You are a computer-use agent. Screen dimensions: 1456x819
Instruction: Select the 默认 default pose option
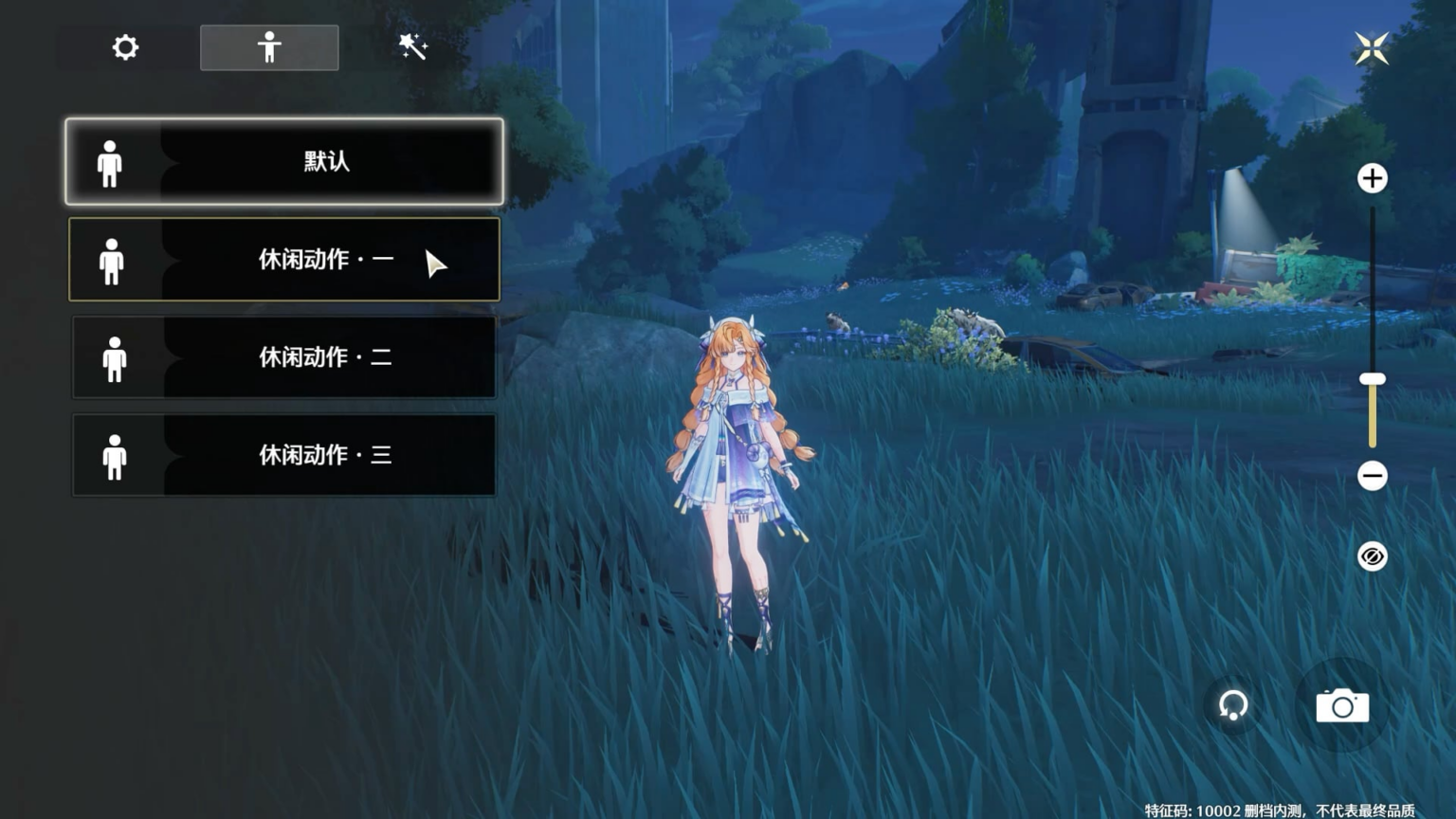coord(284,162)
